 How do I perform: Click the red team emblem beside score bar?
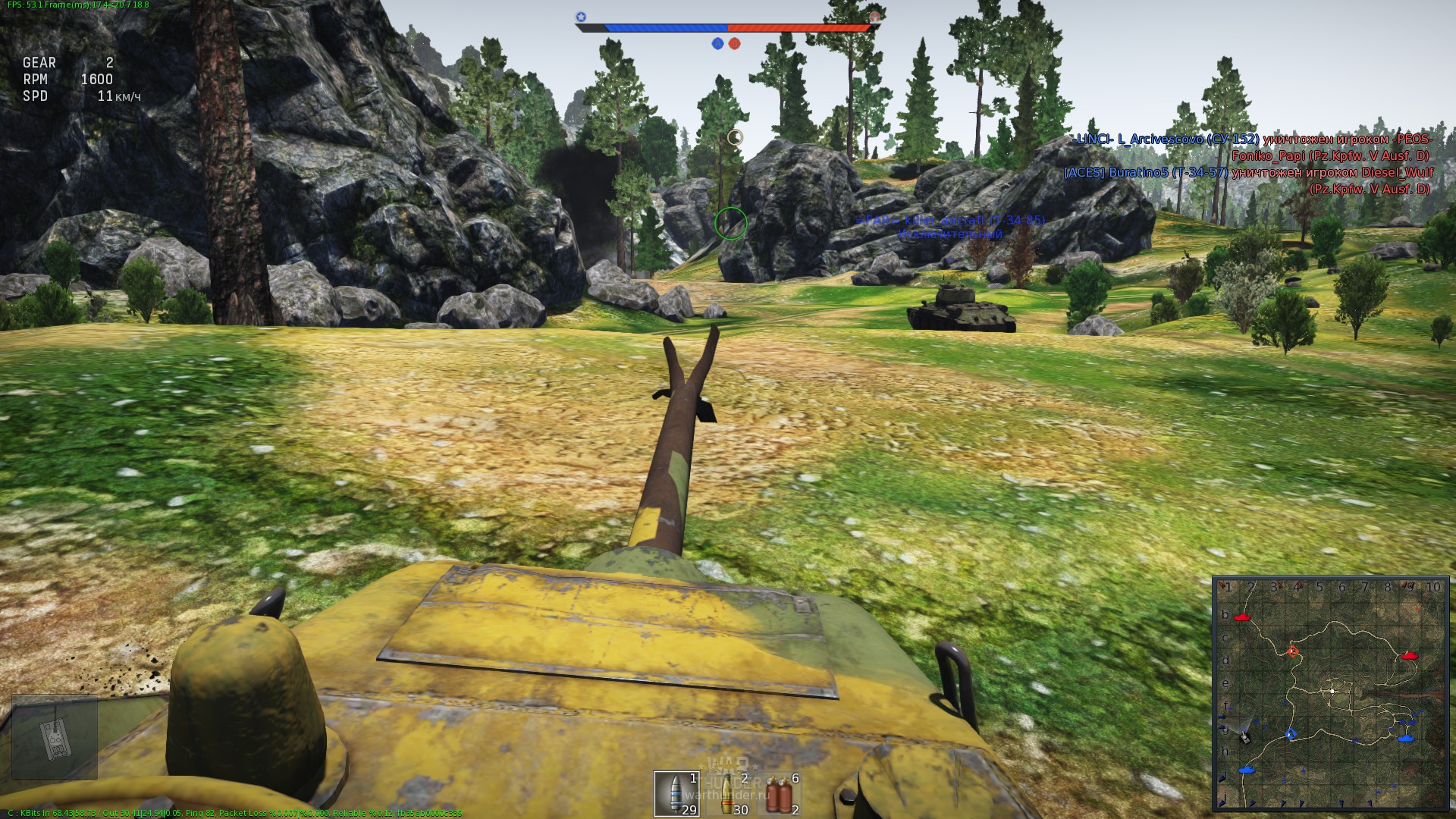click(x=875, y=17)
